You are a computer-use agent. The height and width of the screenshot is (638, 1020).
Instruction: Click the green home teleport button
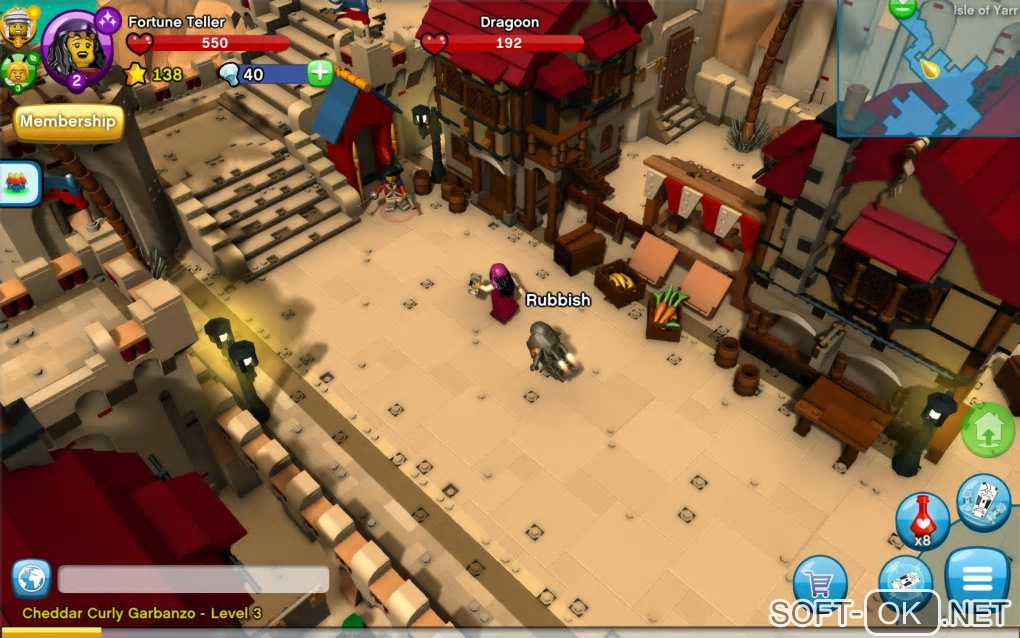[988, 429]
